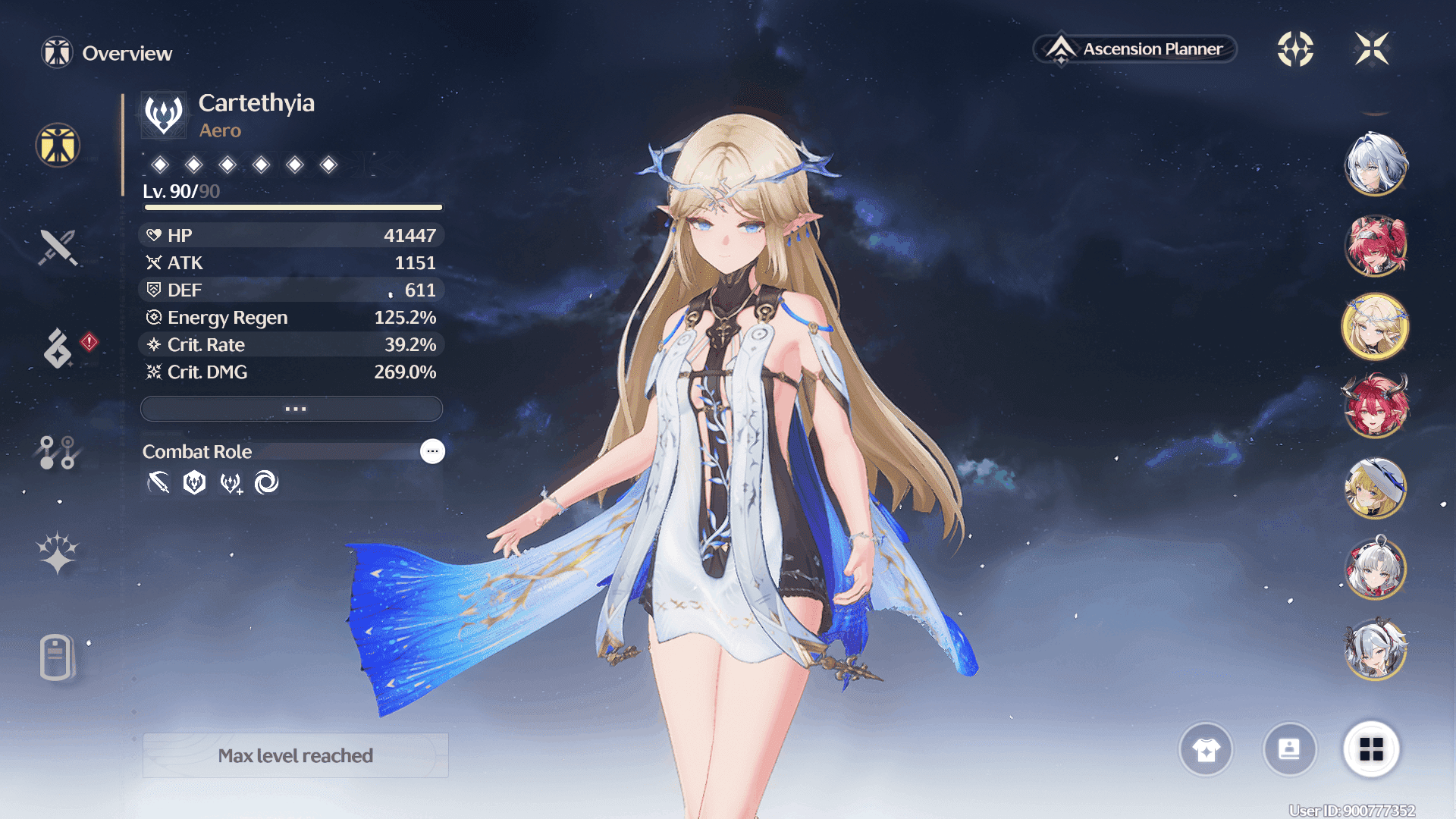Close the character overview screen
Image resolution: width=1456 pixels, height=819 pixels.
tap(1372, 49)
